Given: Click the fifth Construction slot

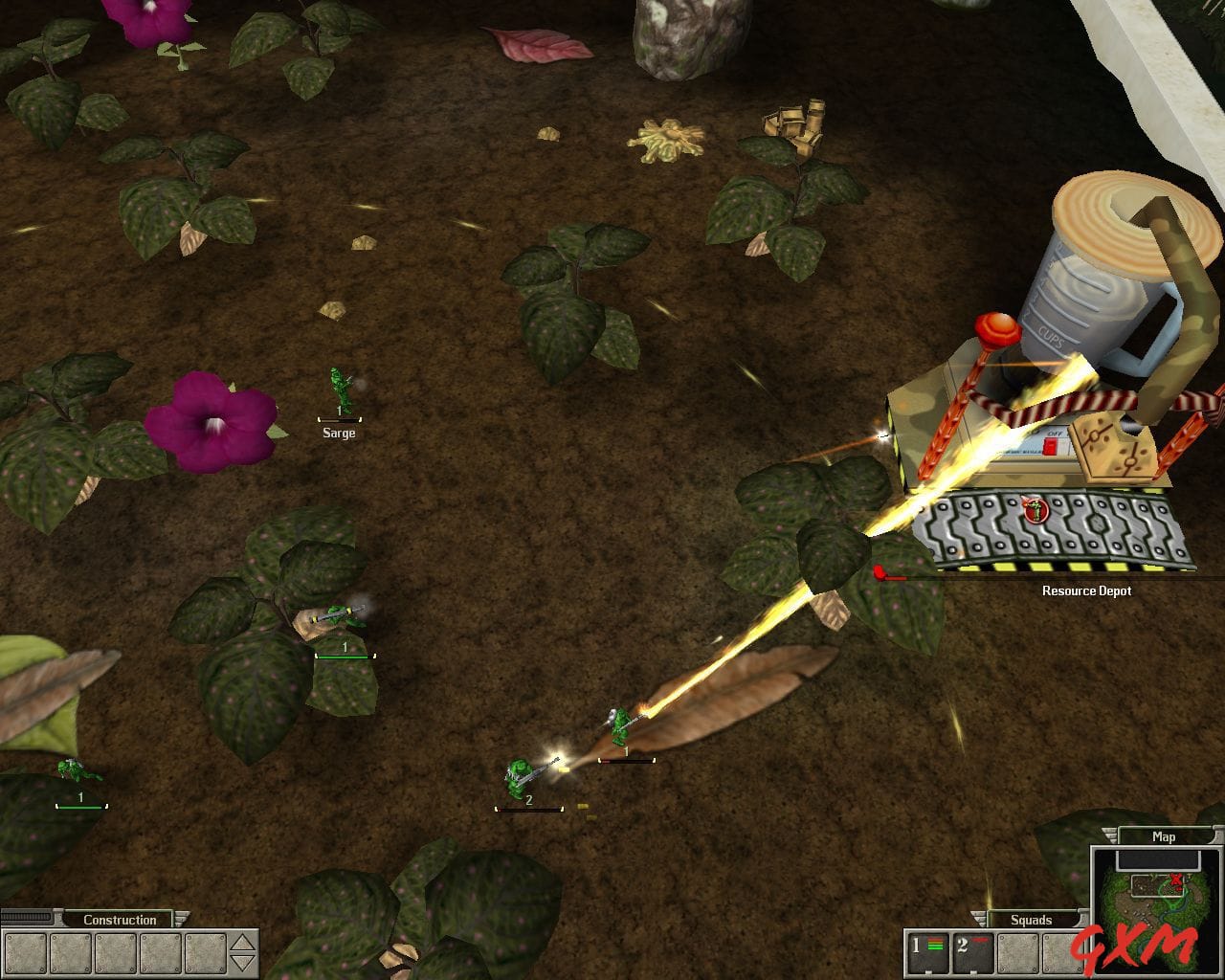Looking at the screenshot, I should 205,952.
